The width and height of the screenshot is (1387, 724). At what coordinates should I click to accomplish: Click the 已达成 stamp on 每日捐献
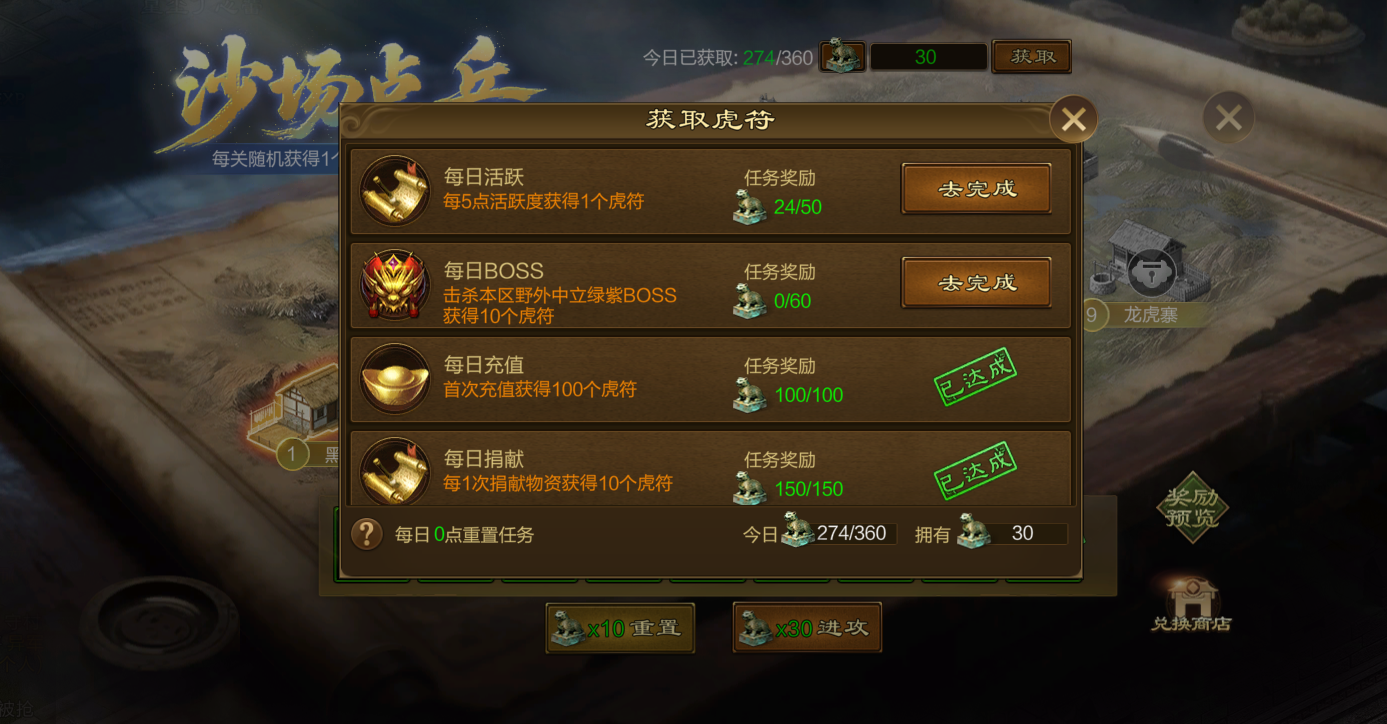click(975, 467)
